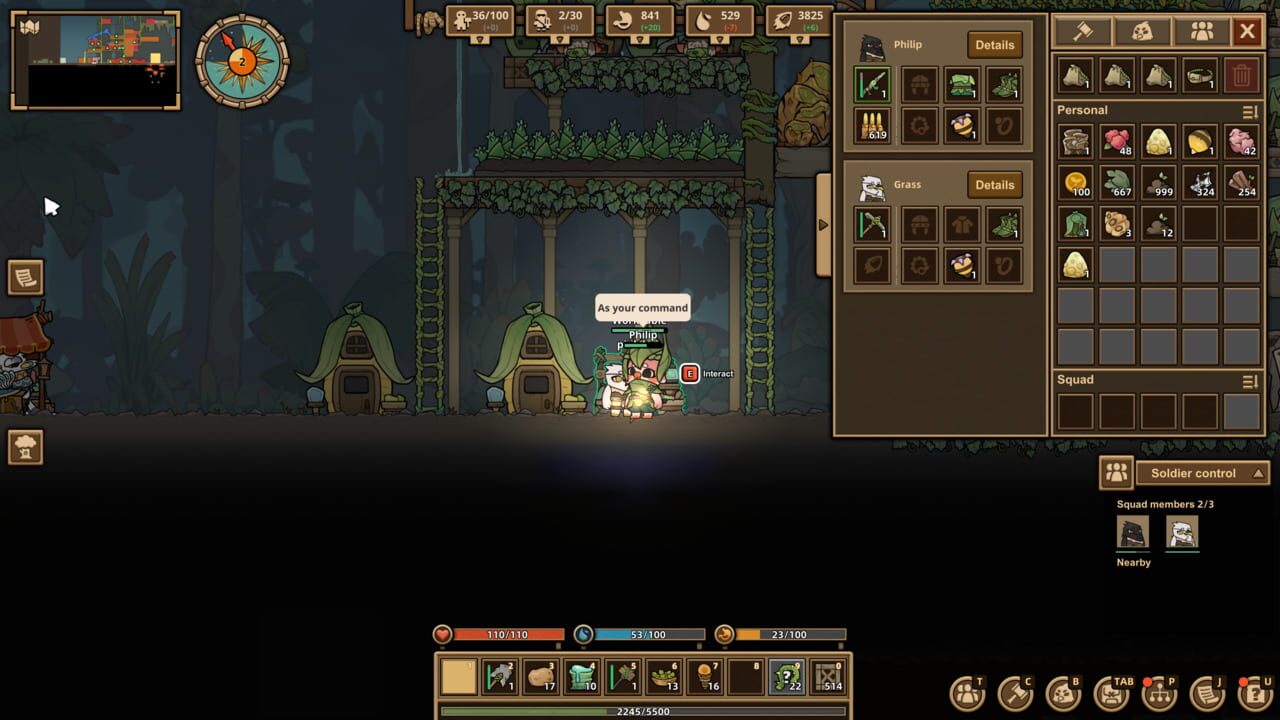Open the Squad section sort menu

1247,380
